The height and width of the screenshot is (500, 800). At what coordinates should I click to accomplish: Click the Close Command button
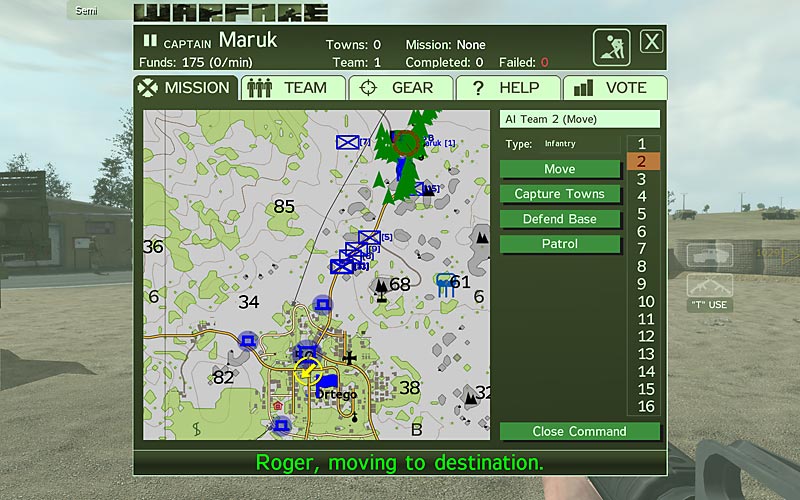pyautogui.click(x=580, y=432)
